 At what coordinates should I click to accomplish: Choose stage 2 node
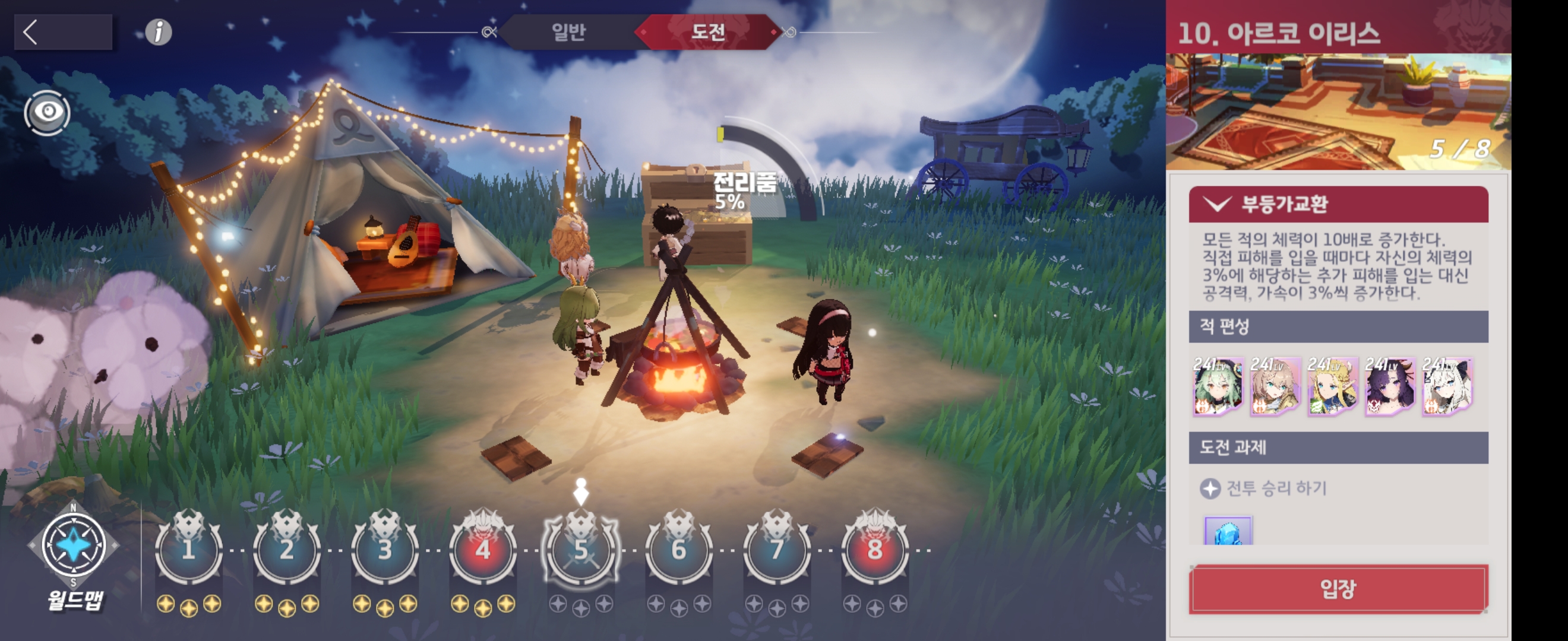(x=287, y=548)
